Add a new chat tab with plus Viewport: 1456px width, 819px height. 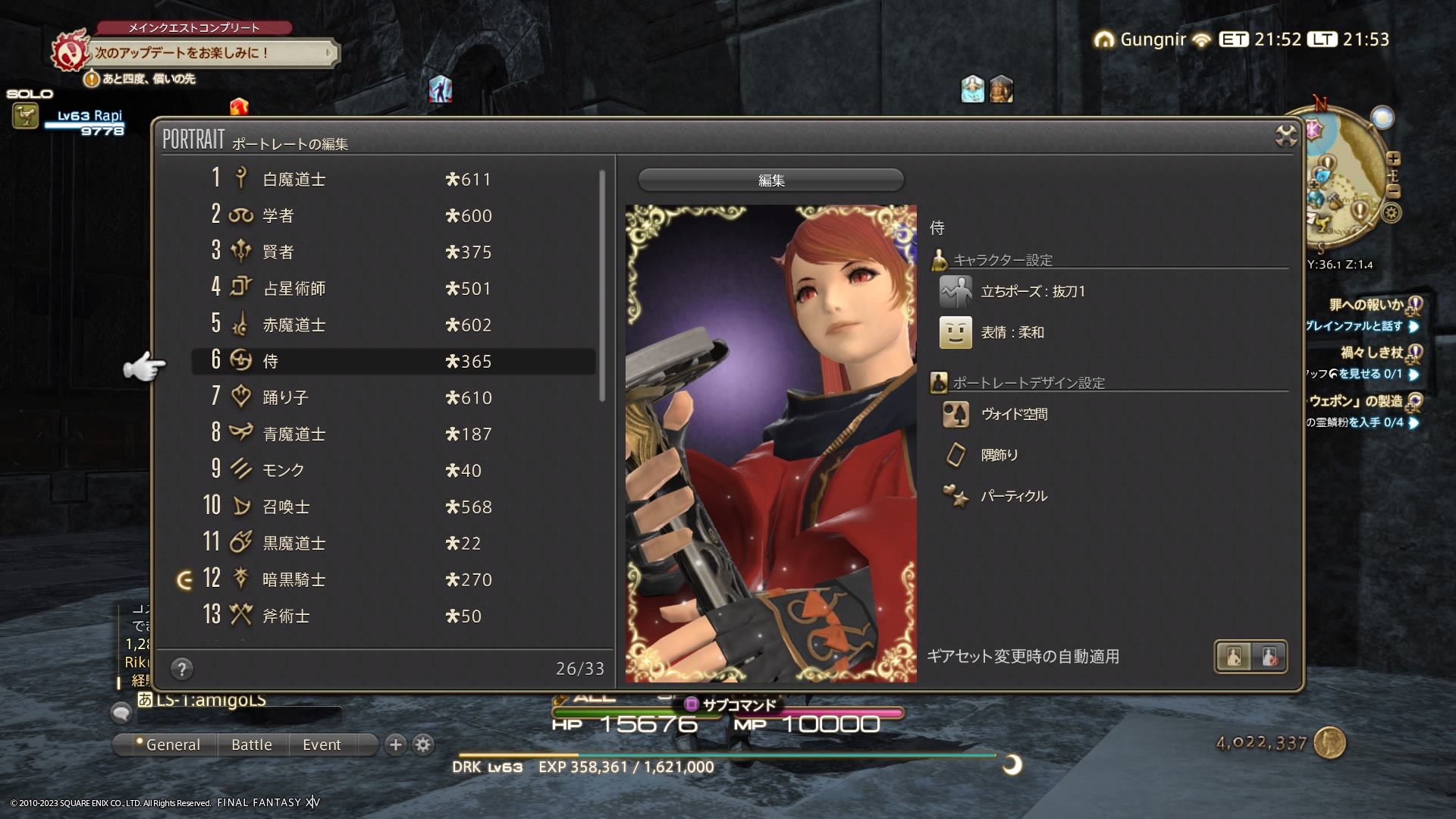[395, 745]
